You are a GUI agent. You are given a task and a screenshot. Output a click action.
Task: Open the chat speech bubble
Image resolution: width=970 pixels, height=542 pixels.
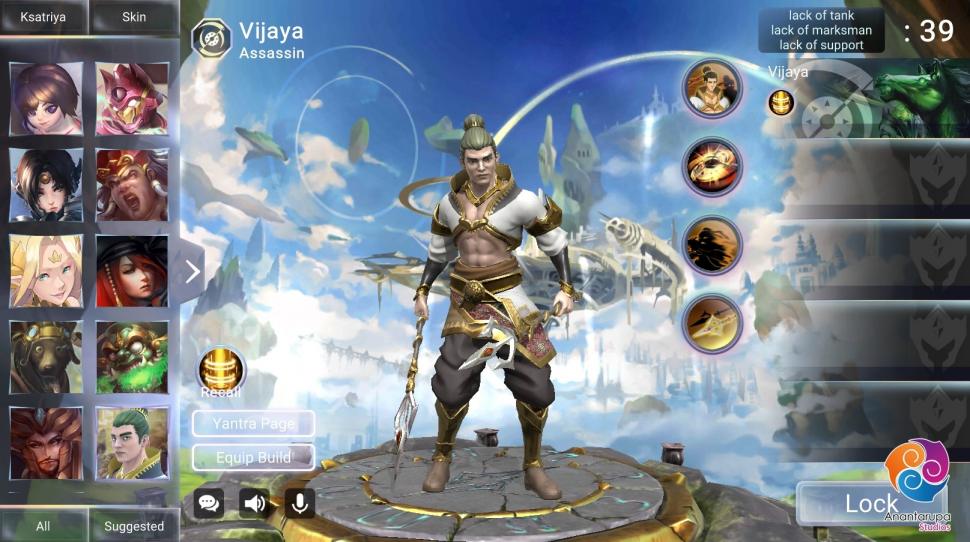click(x=209, y=503)
